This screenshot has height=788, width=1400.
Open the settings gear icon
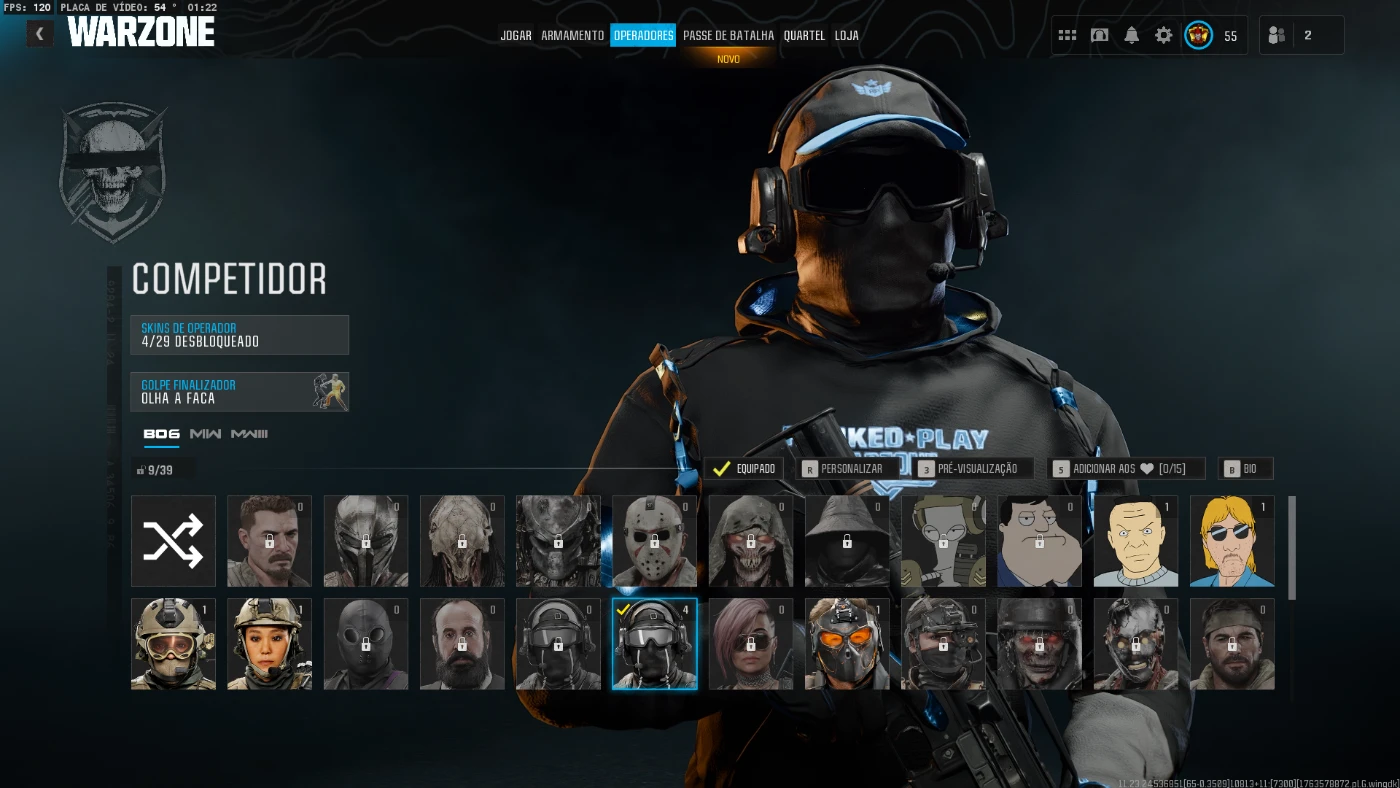[x=1163, y=36]
